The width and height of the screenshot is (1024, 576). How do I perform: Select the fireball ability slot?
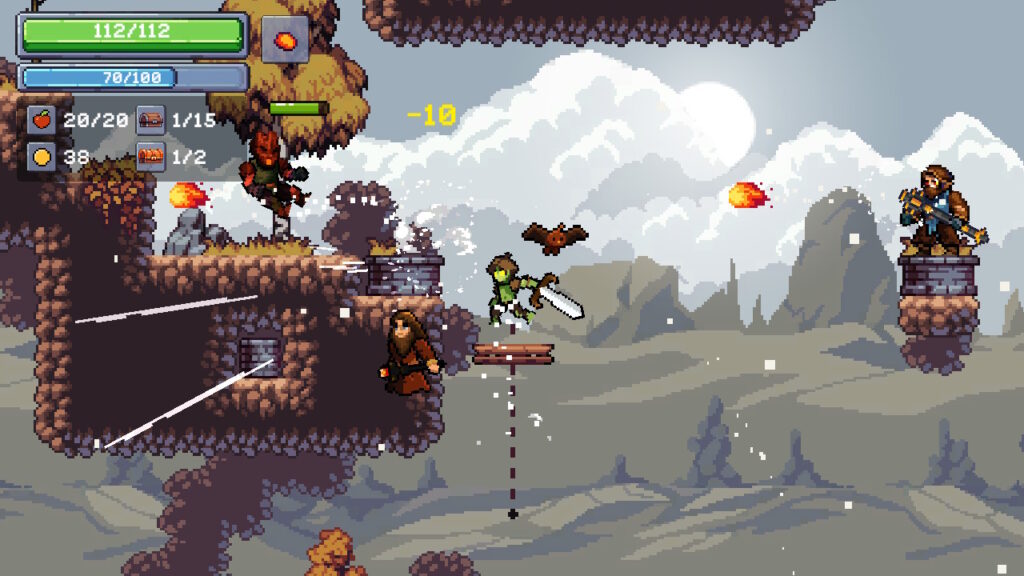[x=284, y=40]
